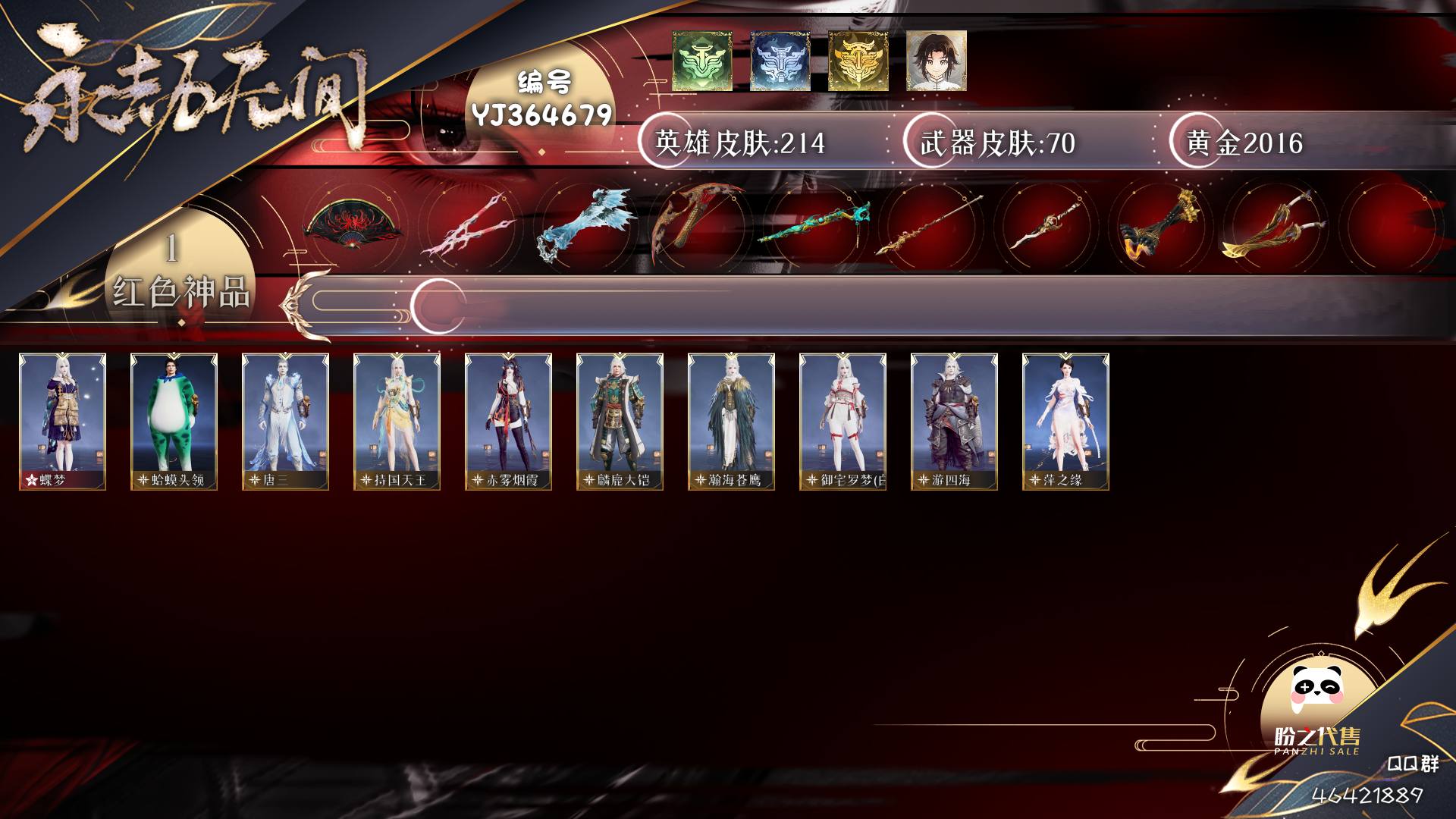Viewport: 1456px width, 819px height.
Task: Click the blue mask rank badge
Action: pyautogui.click(x=780, y=61)
